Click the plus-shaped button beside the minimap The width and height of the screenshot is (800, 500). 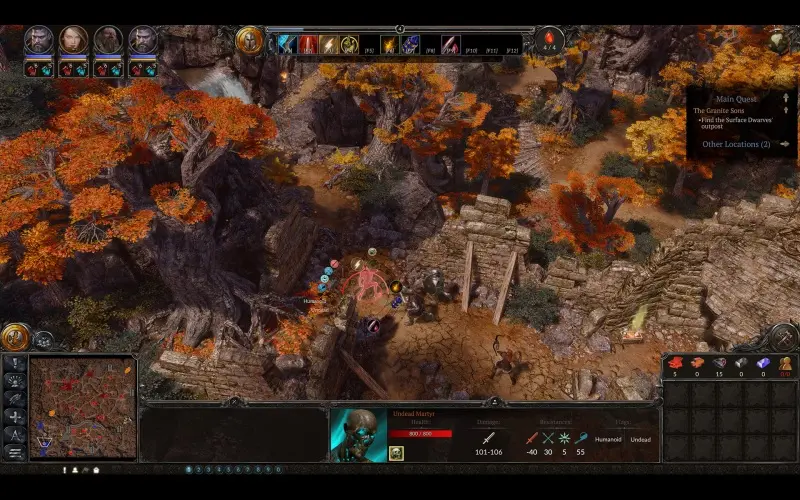point(15,416)
